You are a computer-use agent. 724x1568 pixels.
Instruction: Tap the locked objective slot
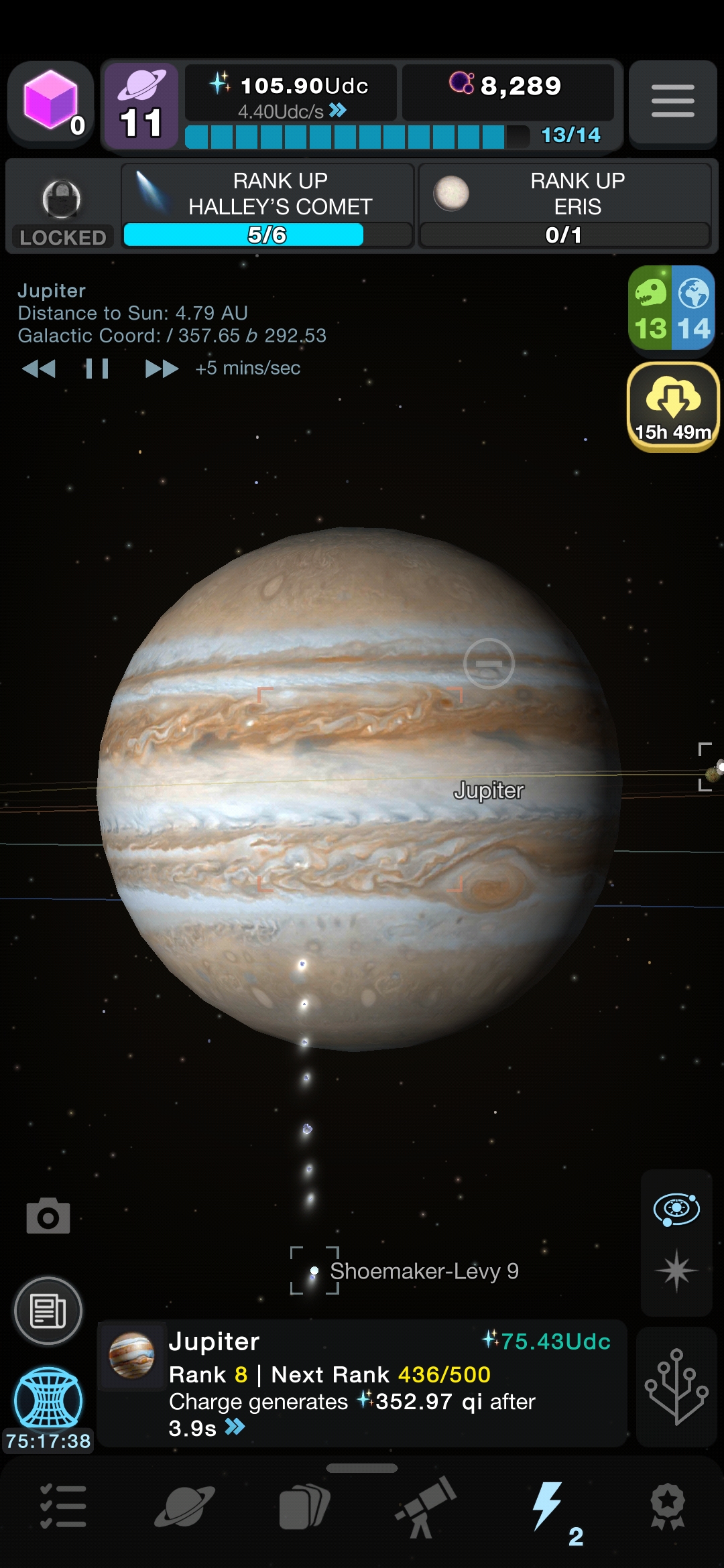point(62,207)
